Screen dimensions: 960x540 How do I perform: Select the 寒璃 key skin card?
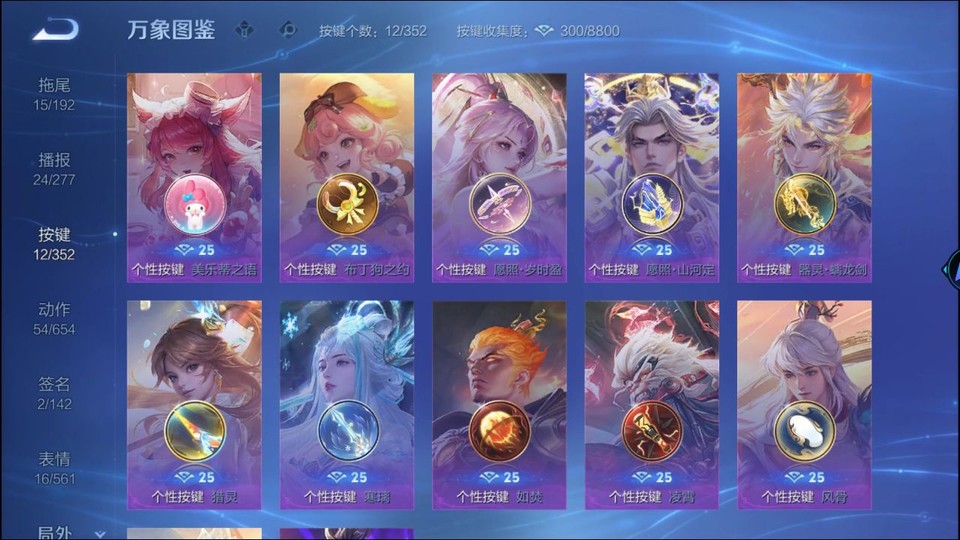point(347,405)
